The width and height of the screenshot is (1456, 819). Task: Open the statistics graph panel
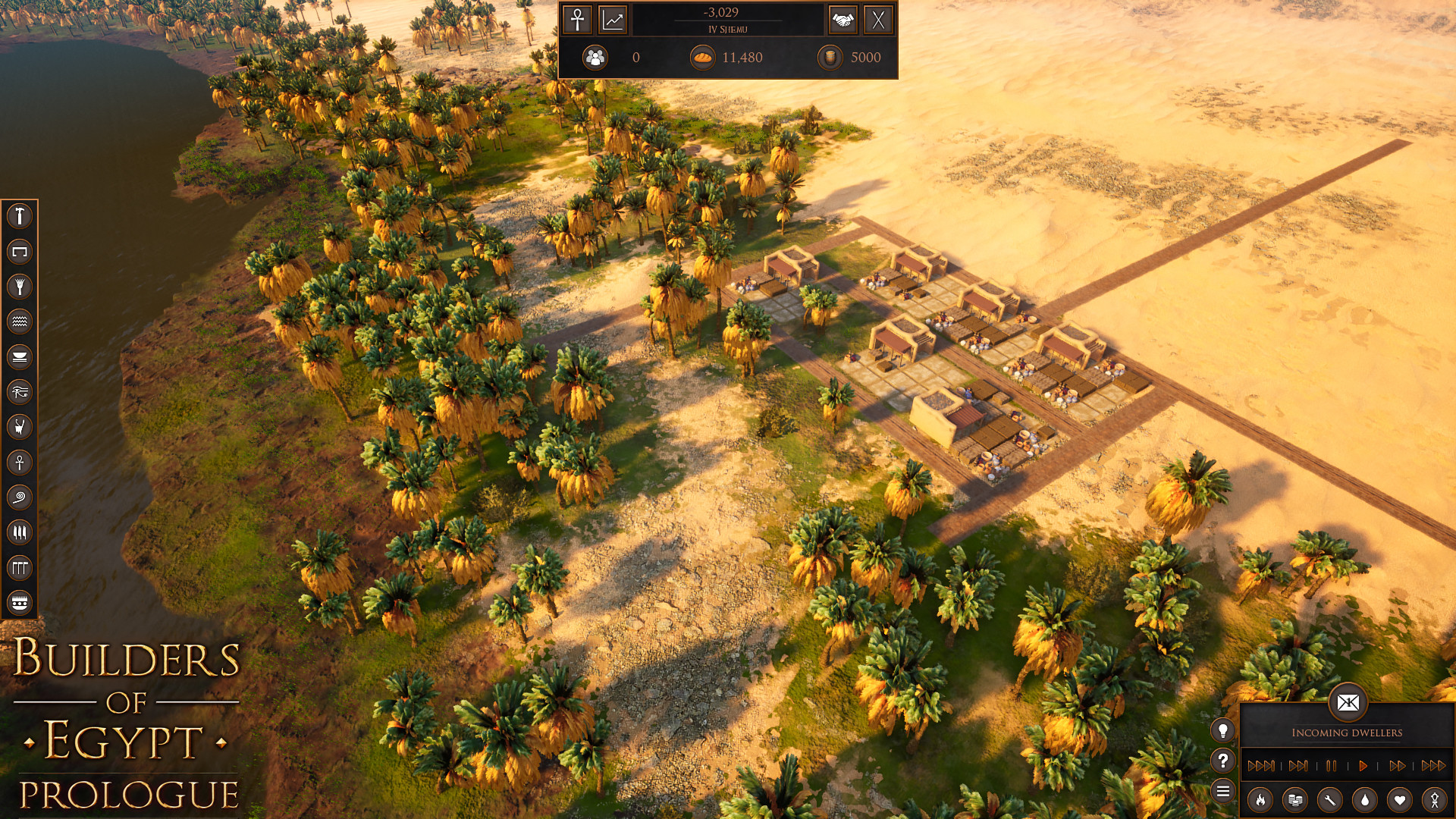[x=613, y=20]
